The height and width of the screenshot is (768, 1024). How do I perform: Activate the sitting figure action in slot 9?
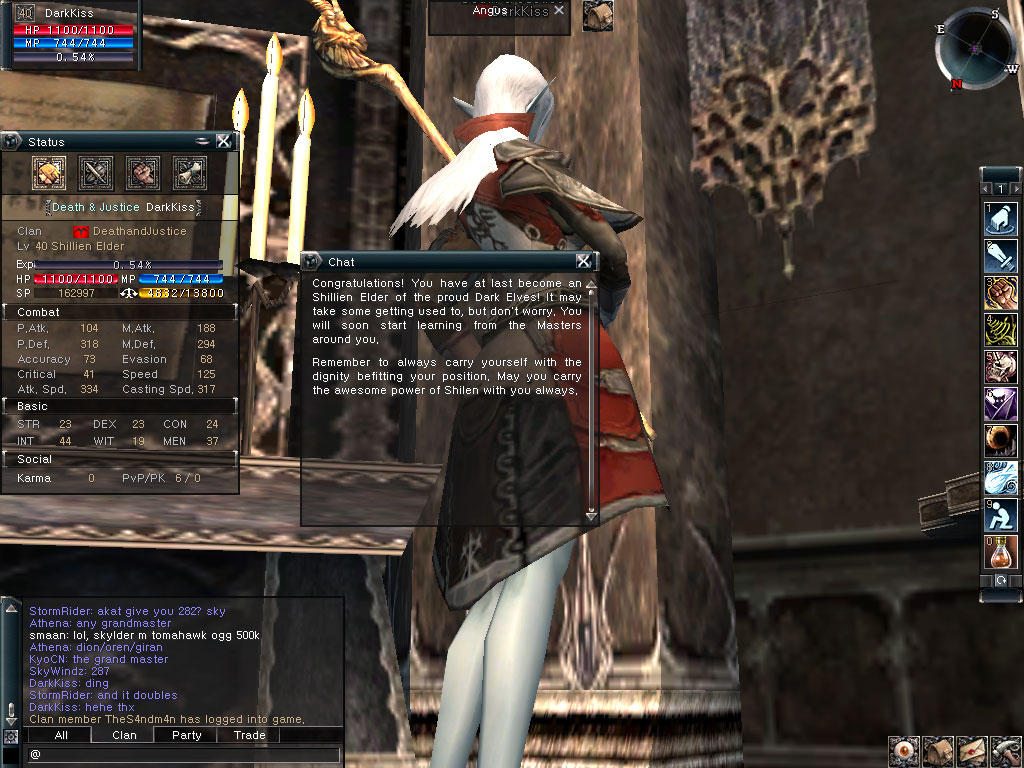point(1001,515)
